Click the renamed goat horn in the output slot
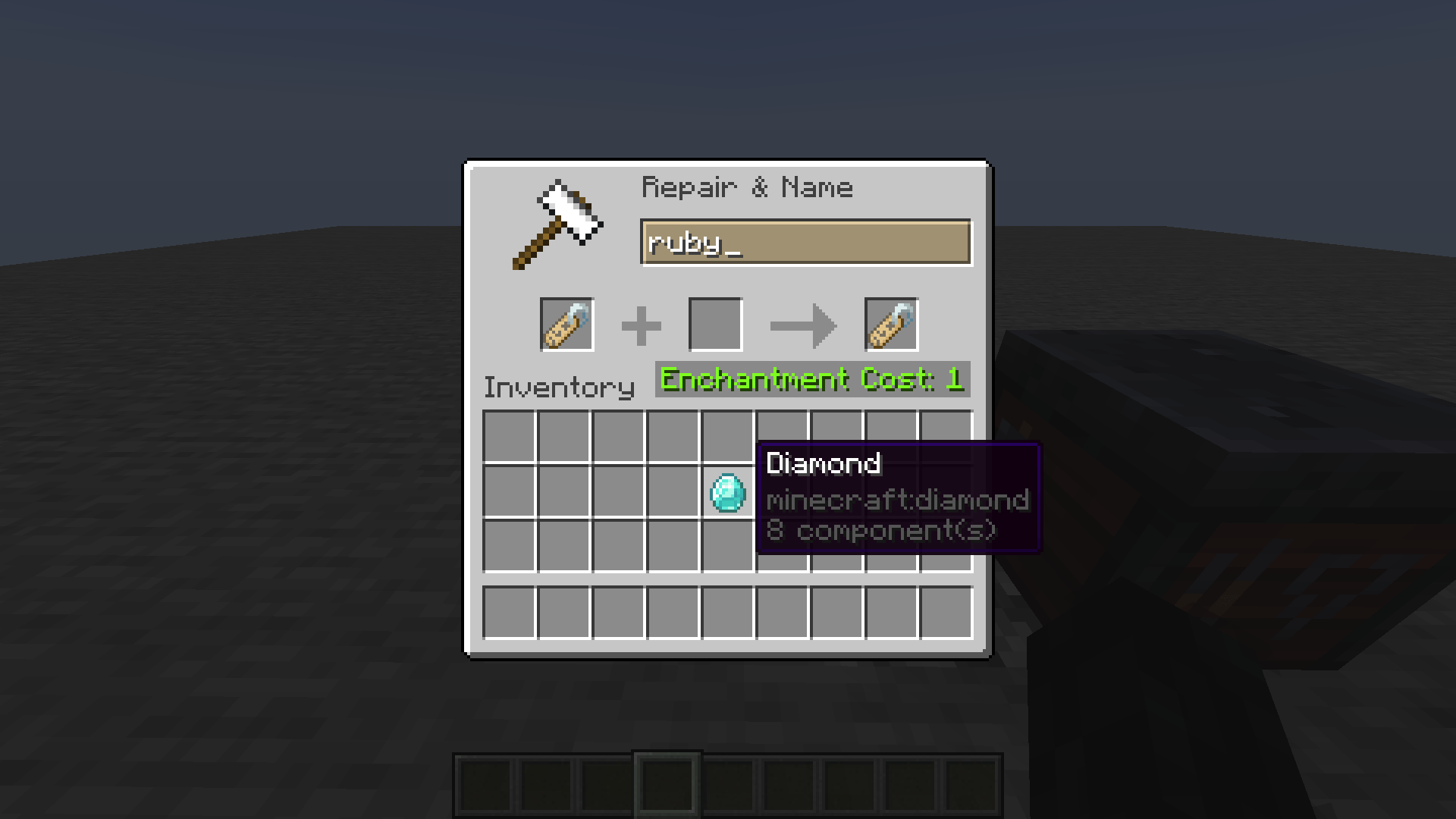This screenshot has width=1456, height=819. tap(891, 324)
